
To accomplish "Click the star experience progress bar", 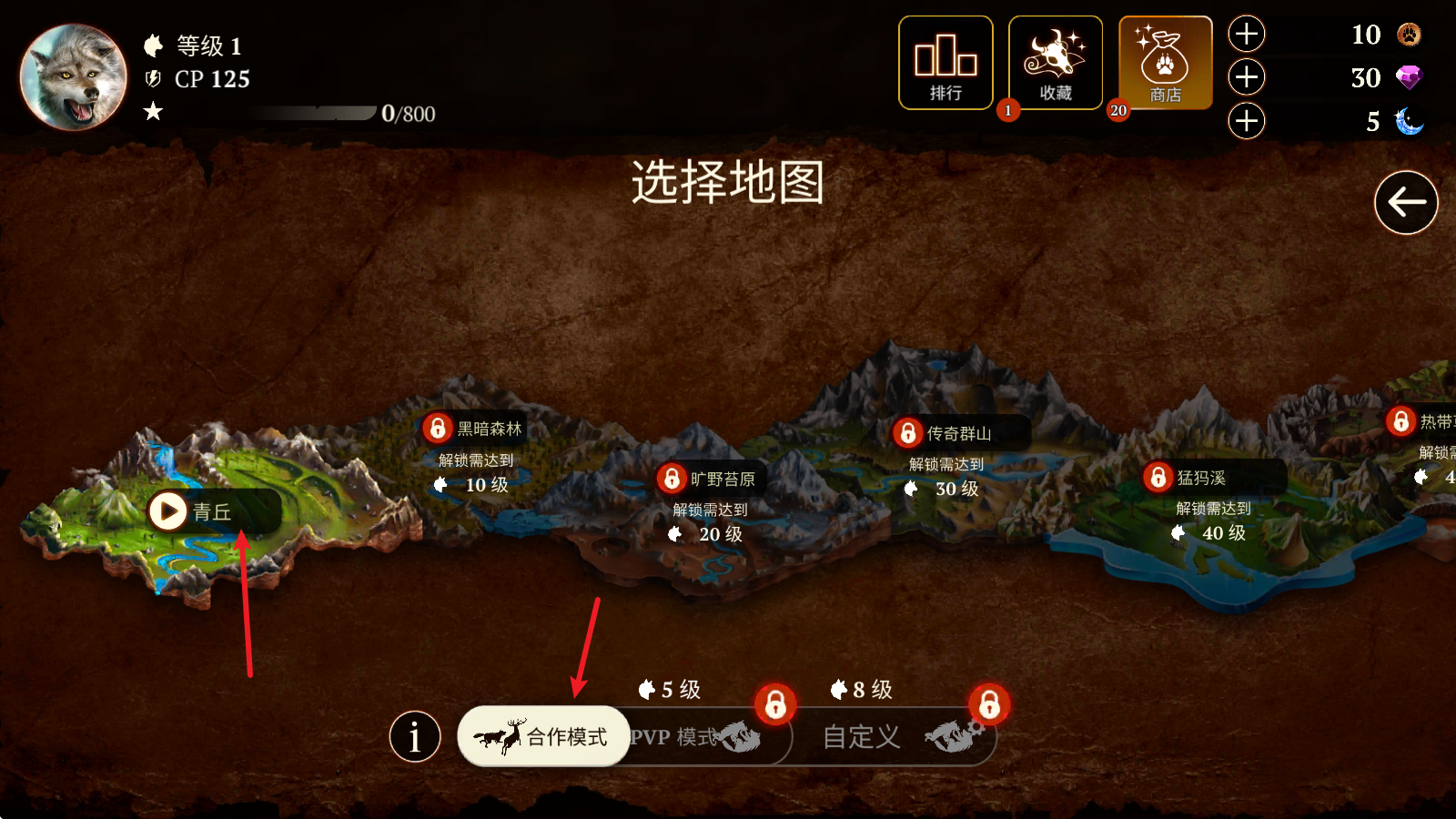I will click(314, 113).
